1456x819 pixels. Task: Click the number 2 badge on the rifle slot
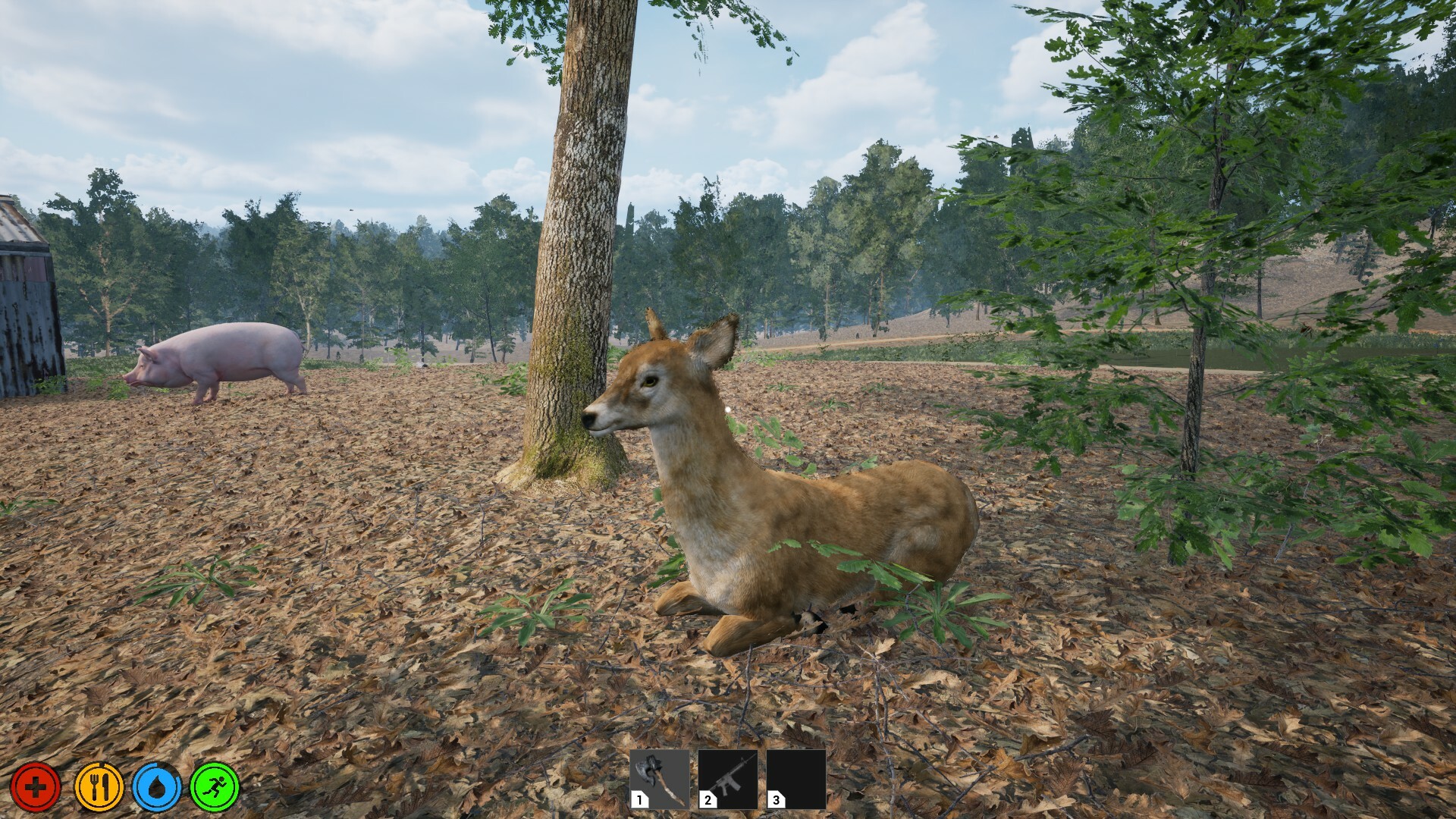pos(707,799)
